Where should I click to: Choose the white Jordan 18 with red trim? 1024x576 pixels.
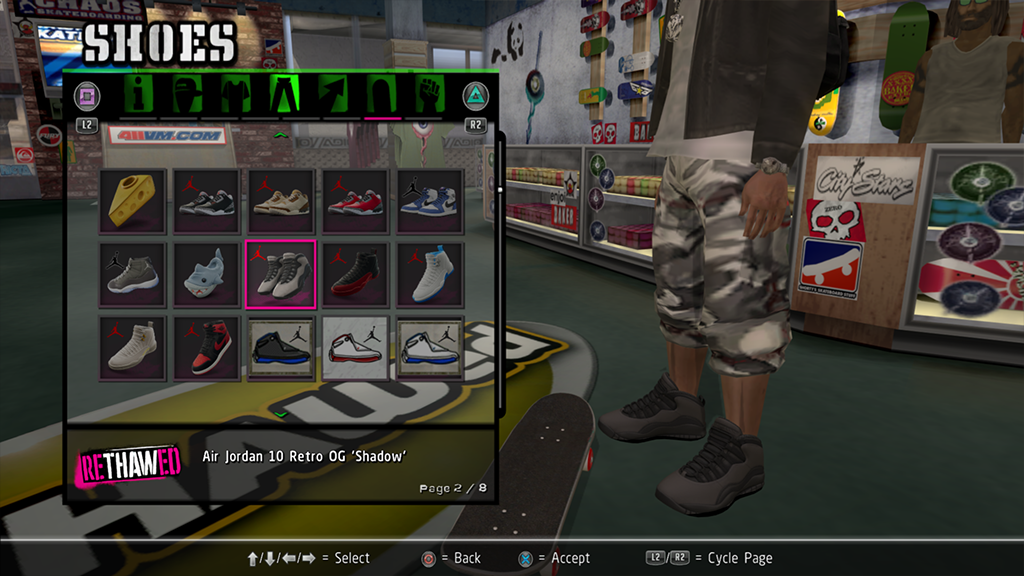tap(355, 348)
